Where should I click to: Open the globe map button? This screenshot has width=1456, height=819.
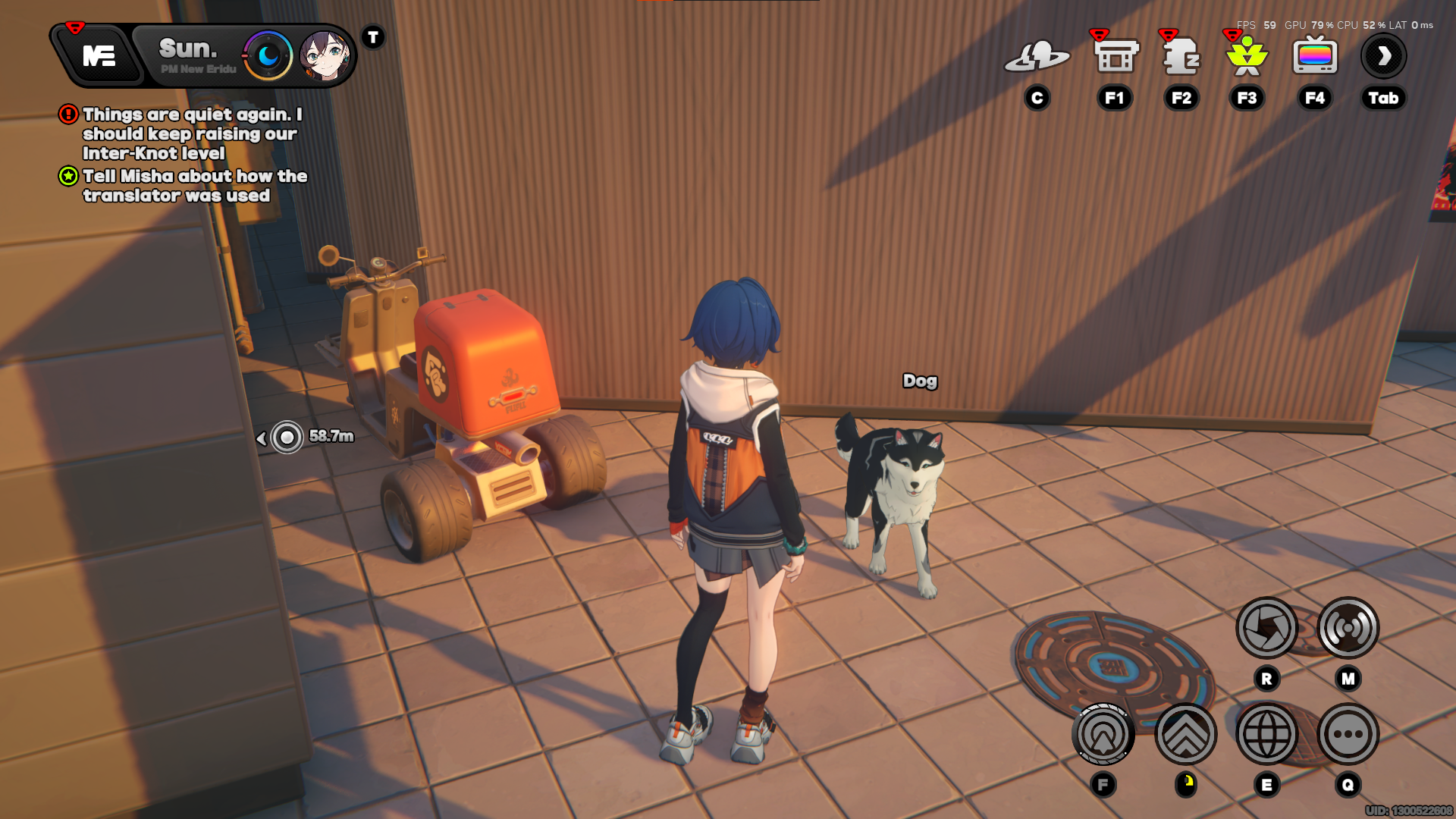(1266, 734)
